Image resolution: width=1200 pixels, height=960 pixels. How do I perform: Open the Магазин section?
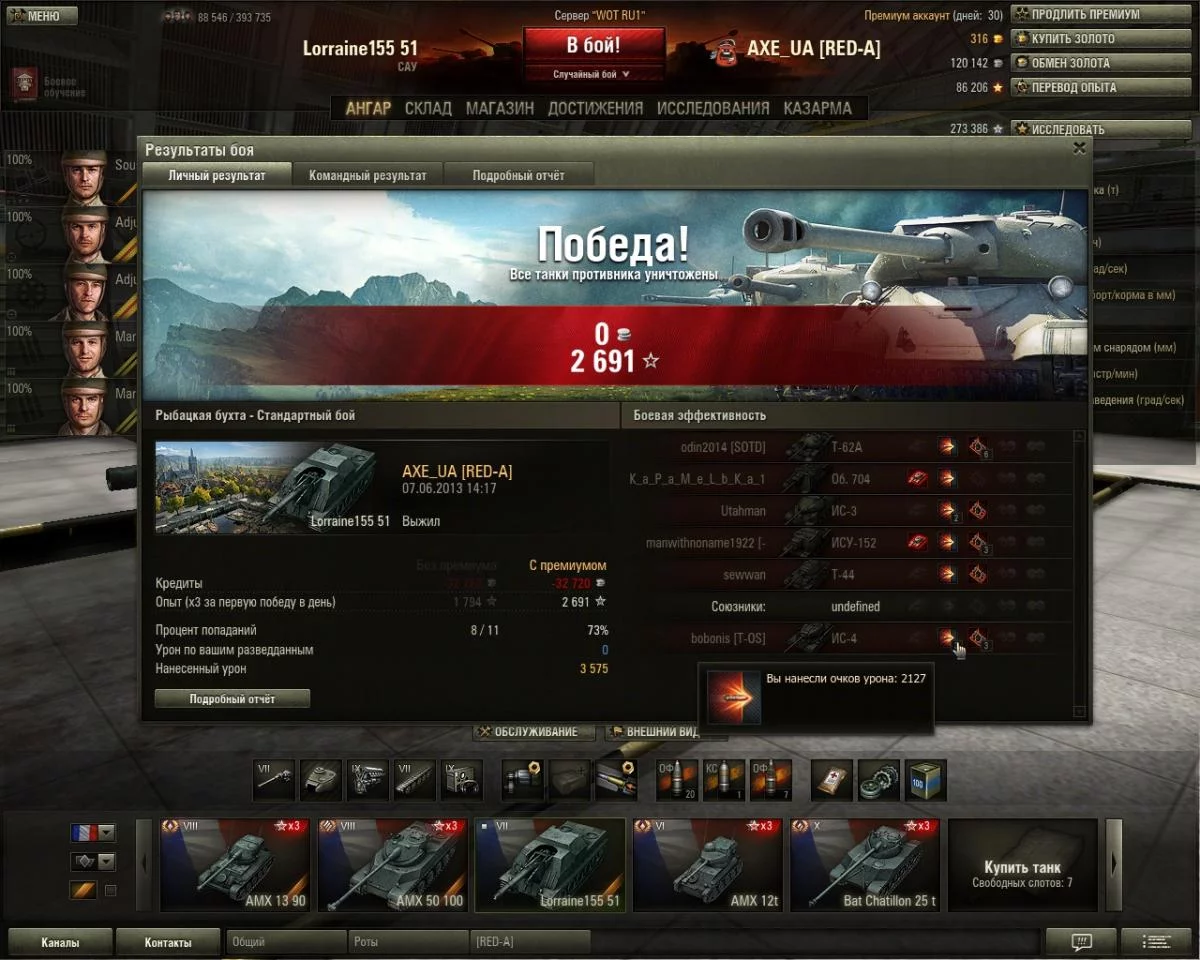500,108
